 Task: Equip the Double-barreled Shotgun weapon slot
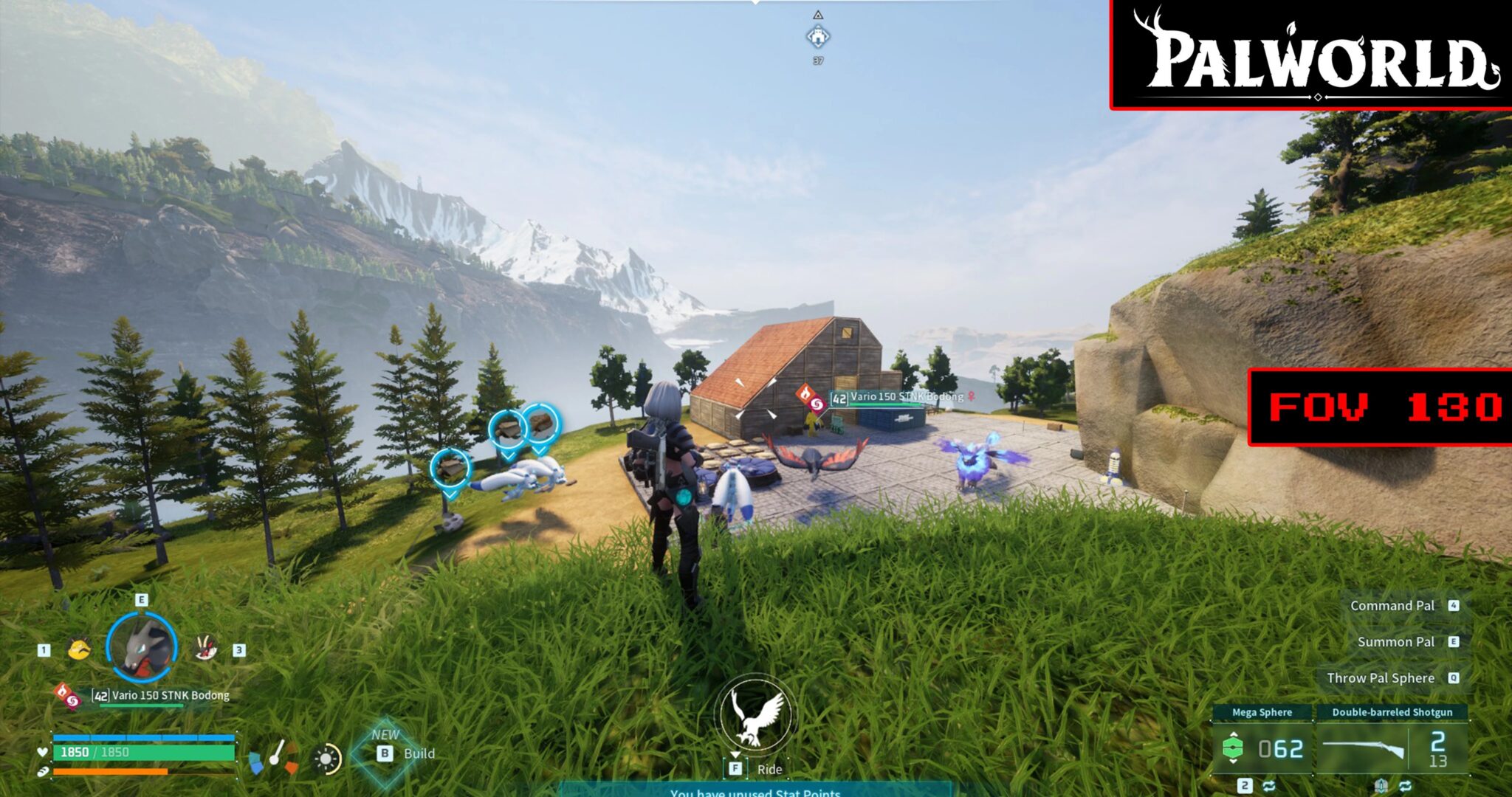pyautogui.click(x=1391, y=748)
